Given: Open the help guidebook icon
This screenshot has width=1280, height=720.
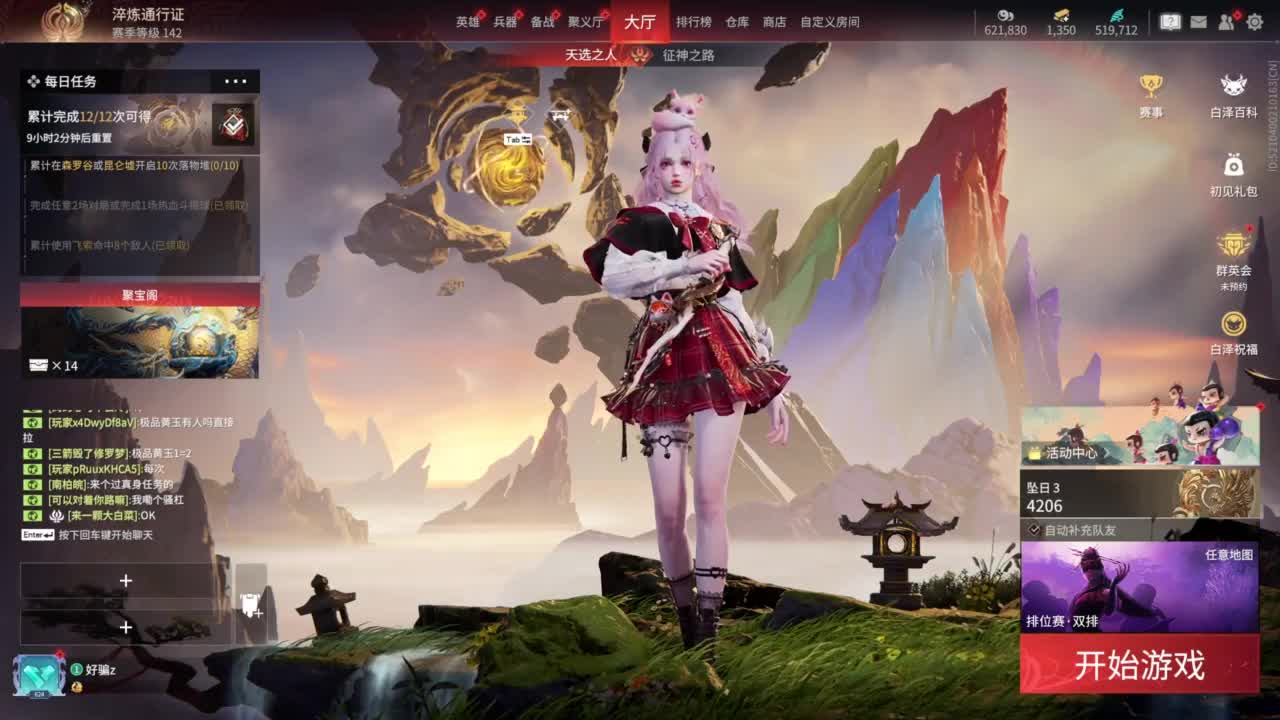Looking at the screenshot, I should 1170,20.
